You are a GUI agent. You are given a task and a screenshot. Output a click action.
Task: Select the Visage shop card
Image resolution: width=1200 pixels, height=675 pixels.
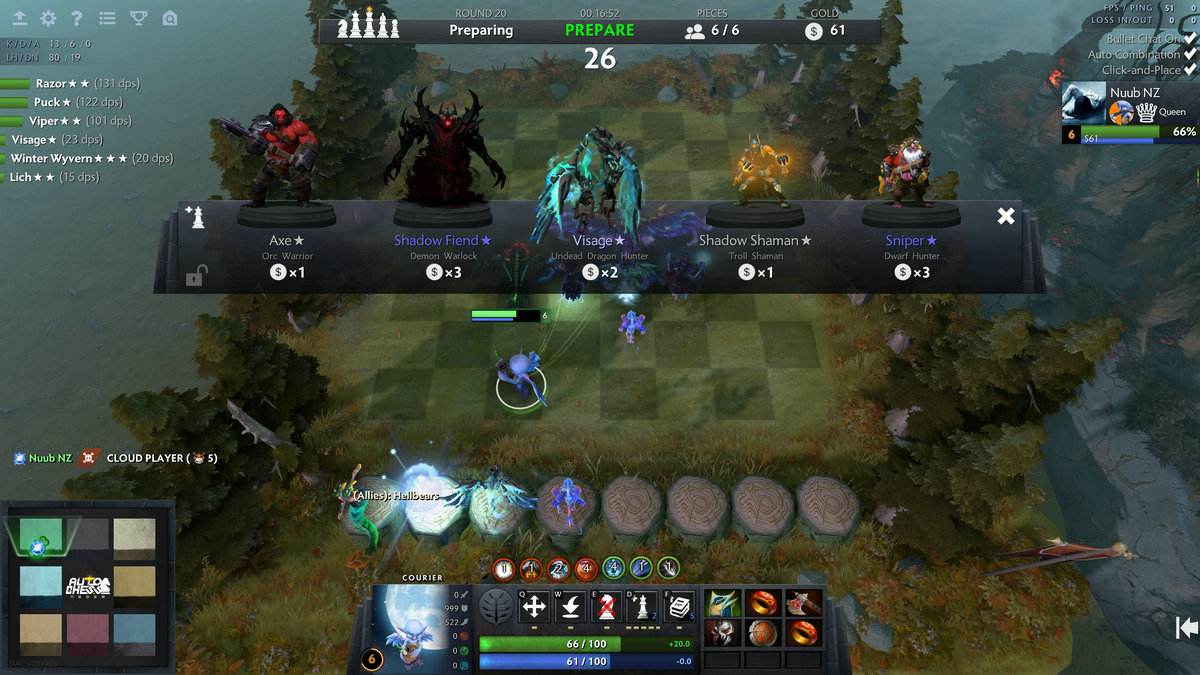tap(599, 240)
